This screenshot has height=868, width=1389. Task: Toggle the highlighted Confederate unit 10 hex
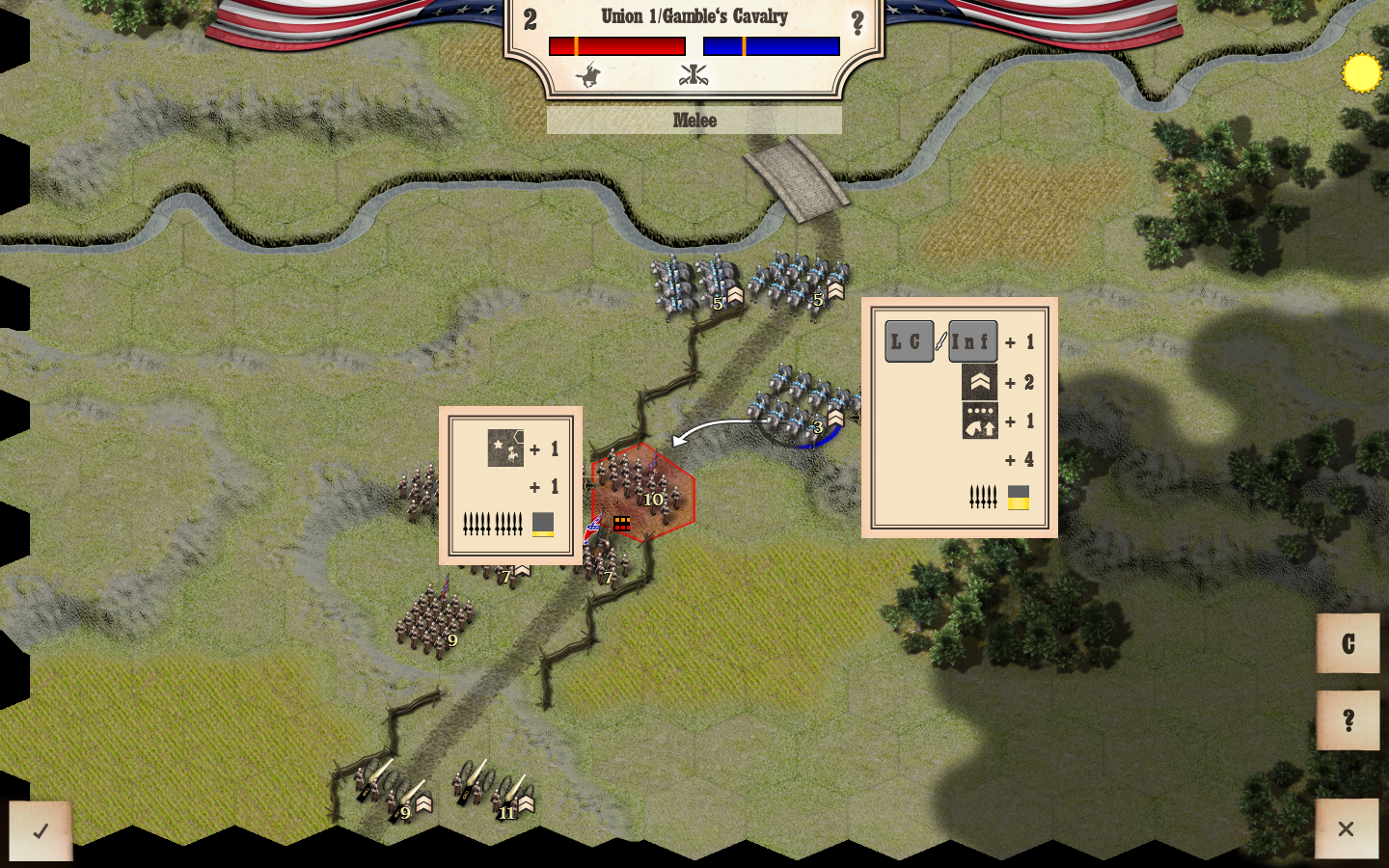pyautogui.click(x=644, y=494)
